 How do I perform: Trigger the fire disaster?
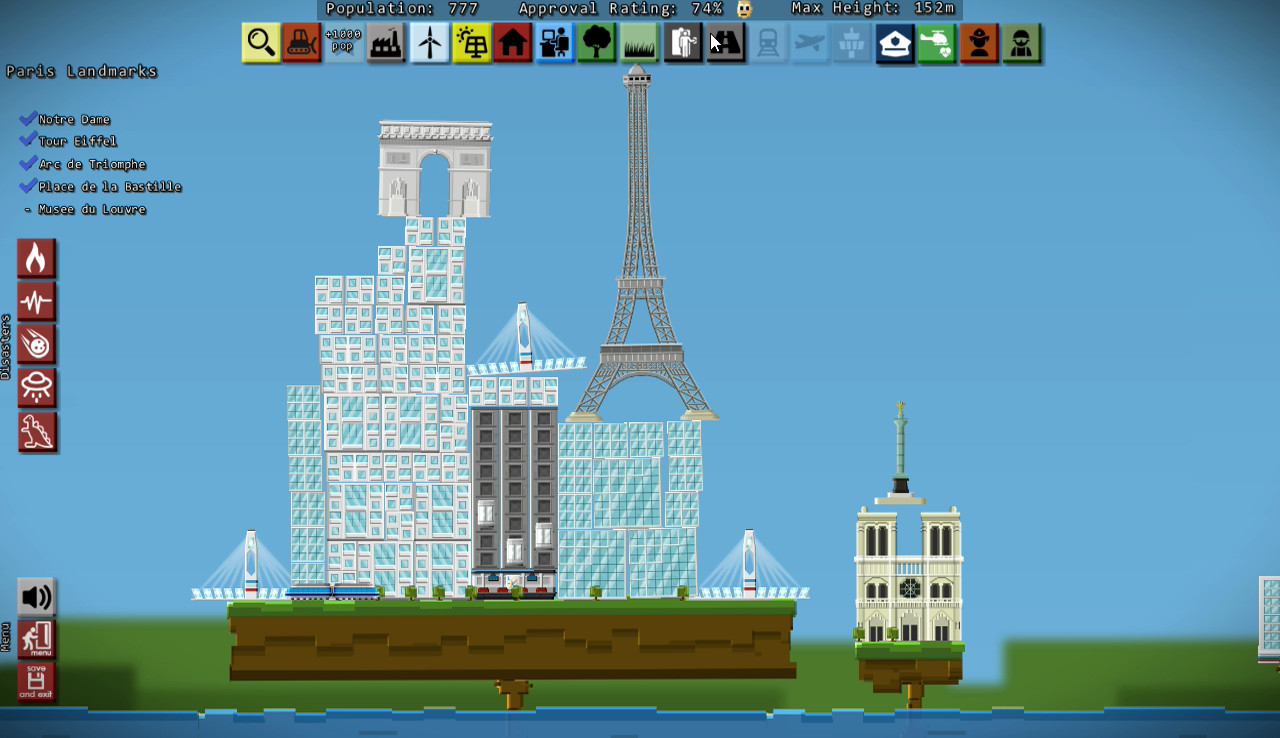pos(37,257)
